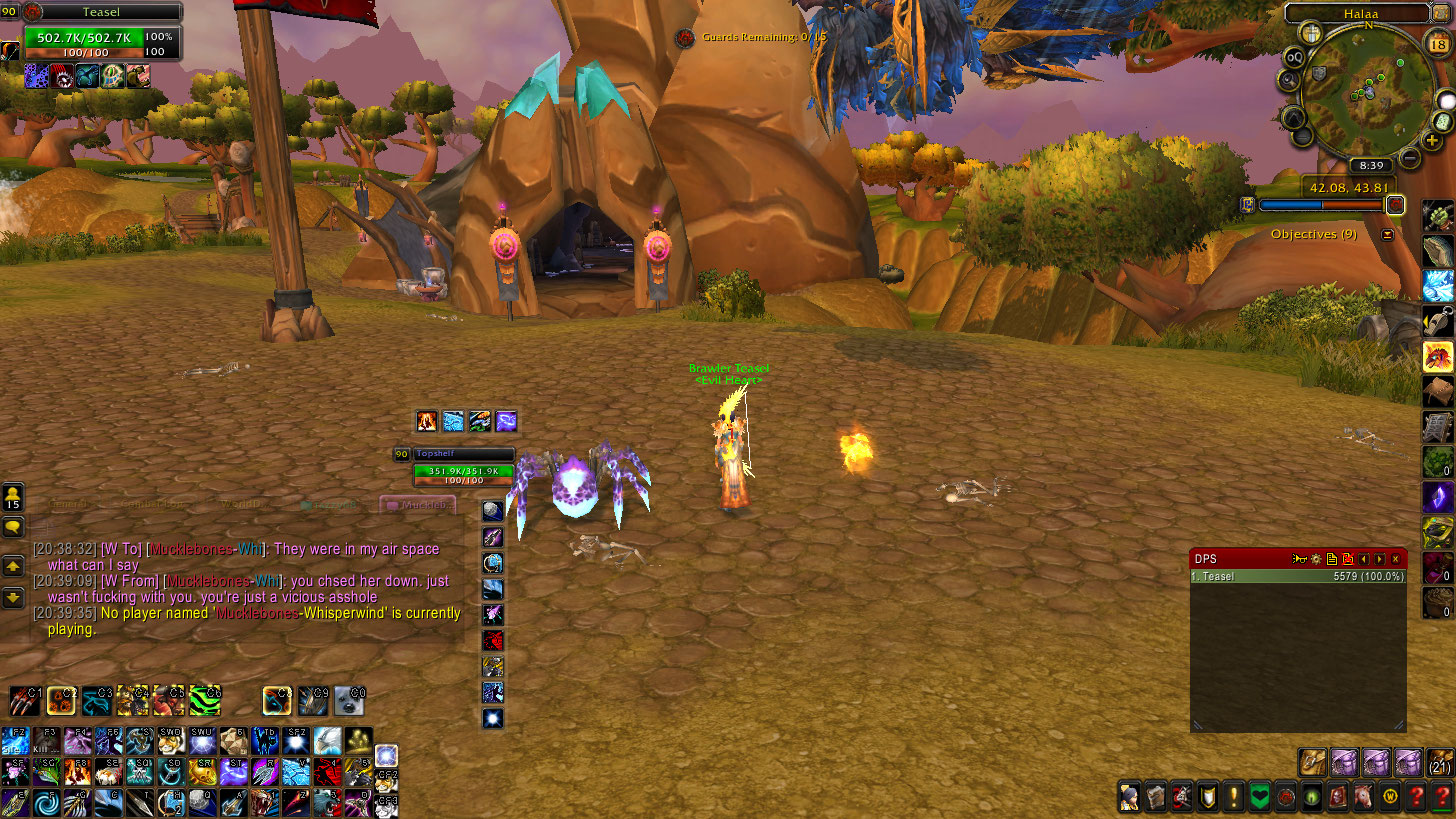
Task: Select Teasel's row in the DPS meter
Action: click(1298, 577)
